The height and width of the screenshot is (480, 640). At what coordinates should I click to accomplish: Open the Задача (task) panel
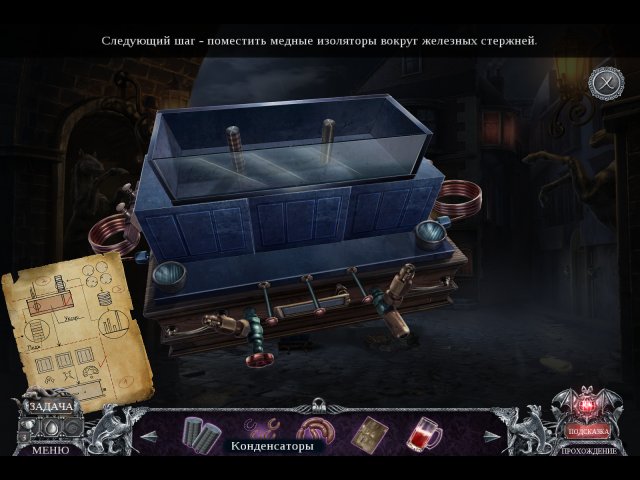coord(48,407)
